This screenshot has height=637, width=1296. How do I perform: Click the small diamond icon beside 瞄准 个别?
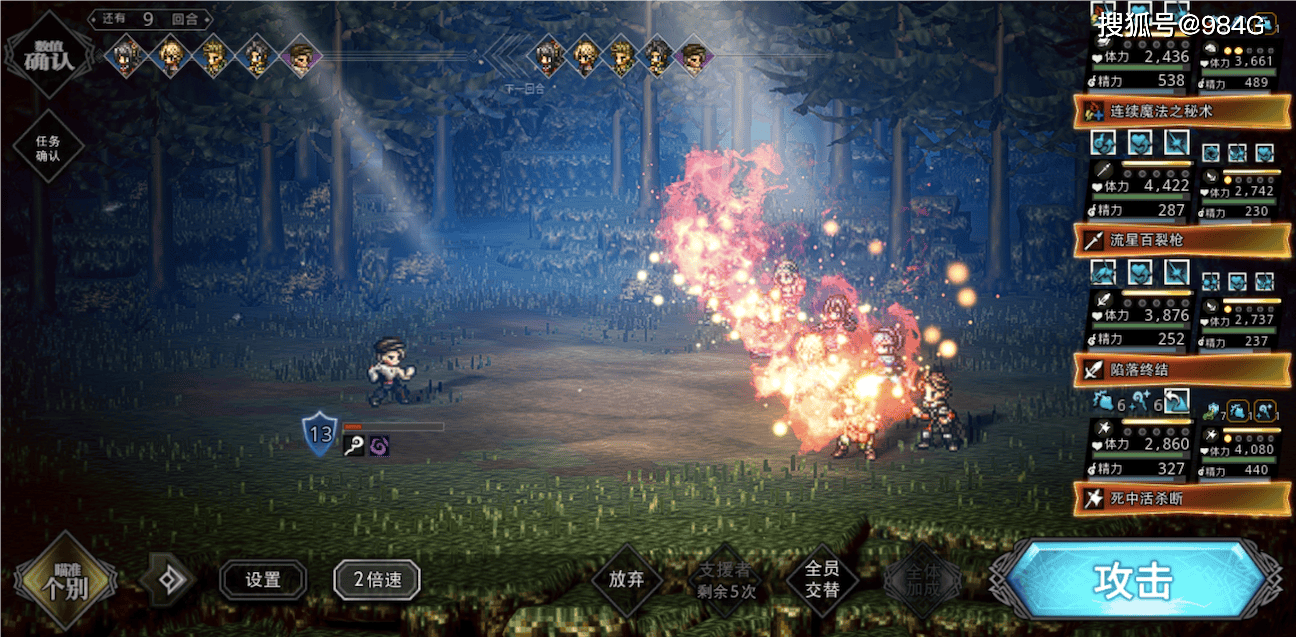point(166,580)
